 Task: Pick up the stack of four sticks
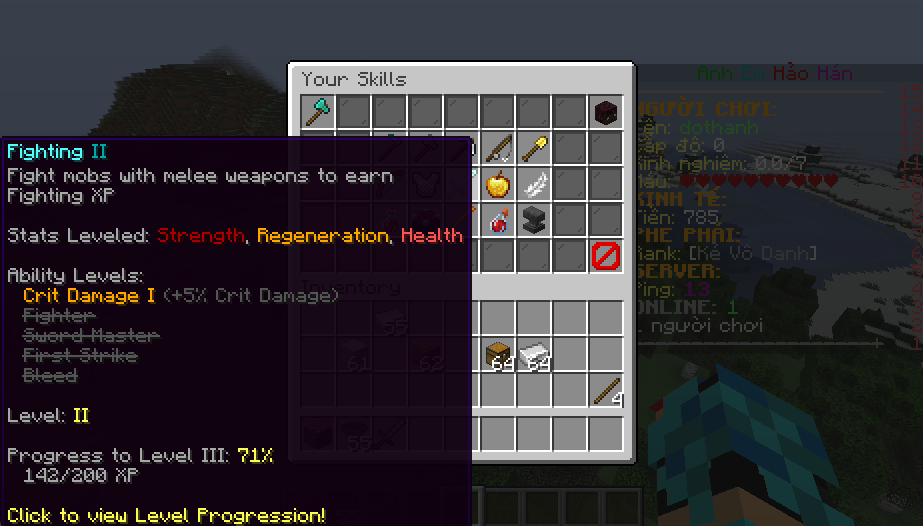[x=606, y=391]
